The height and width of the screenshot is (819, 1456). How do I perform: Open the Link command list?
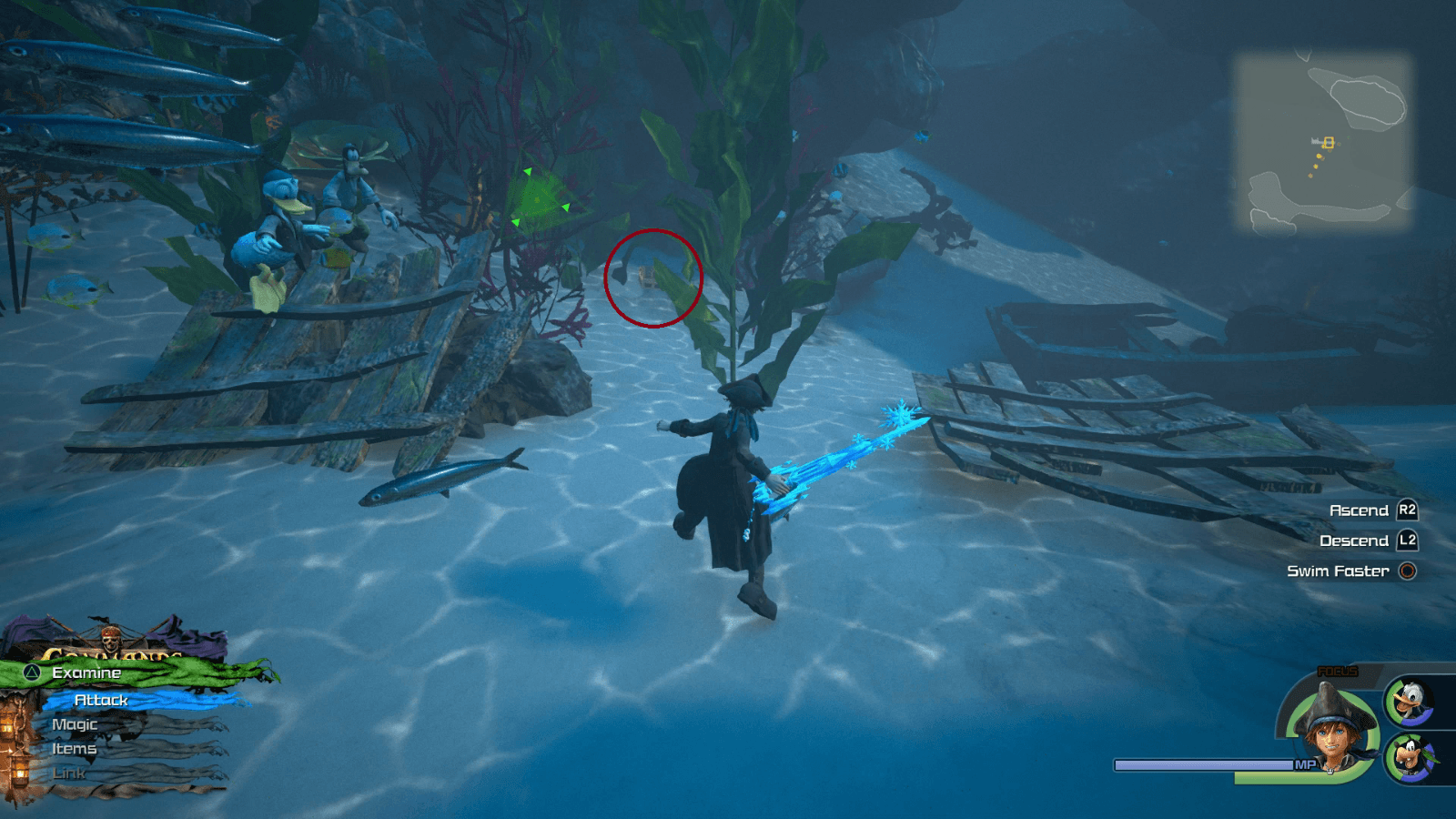[x=68, y=773]
